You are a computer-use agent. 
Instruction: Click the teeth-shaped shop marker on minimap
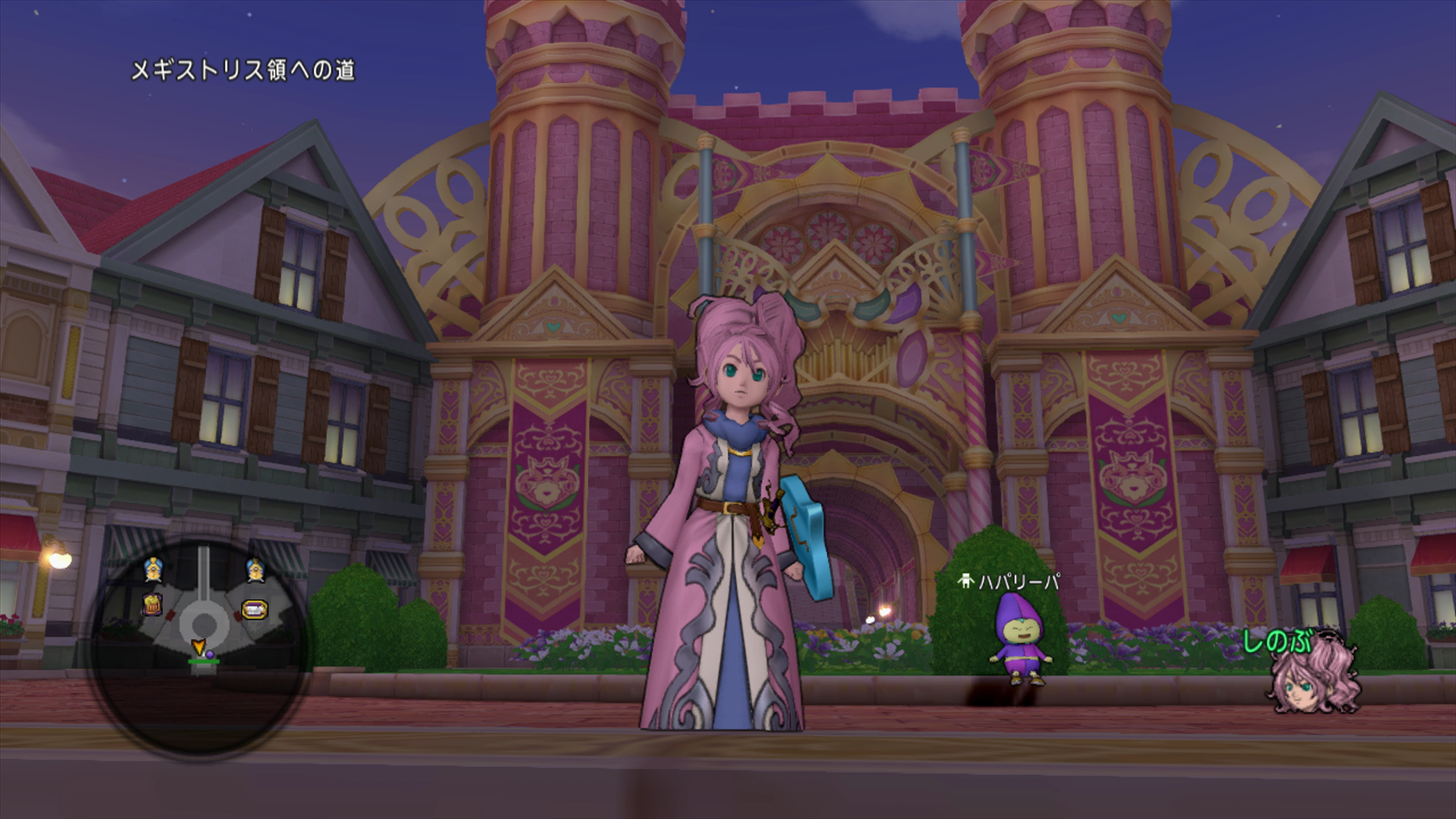coord(254,608)
